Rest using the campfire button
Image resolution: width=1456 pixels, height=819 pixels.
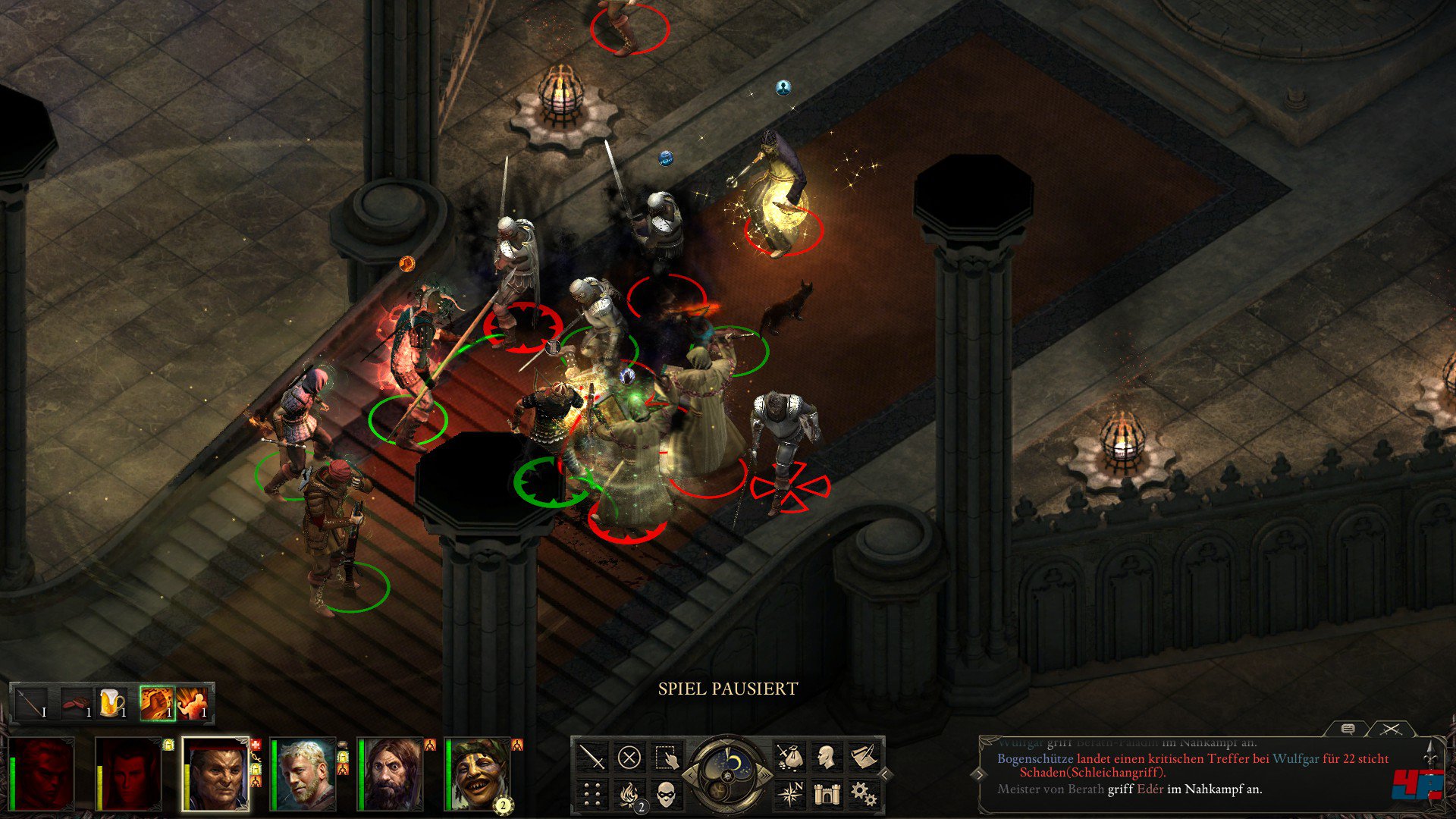629,794
